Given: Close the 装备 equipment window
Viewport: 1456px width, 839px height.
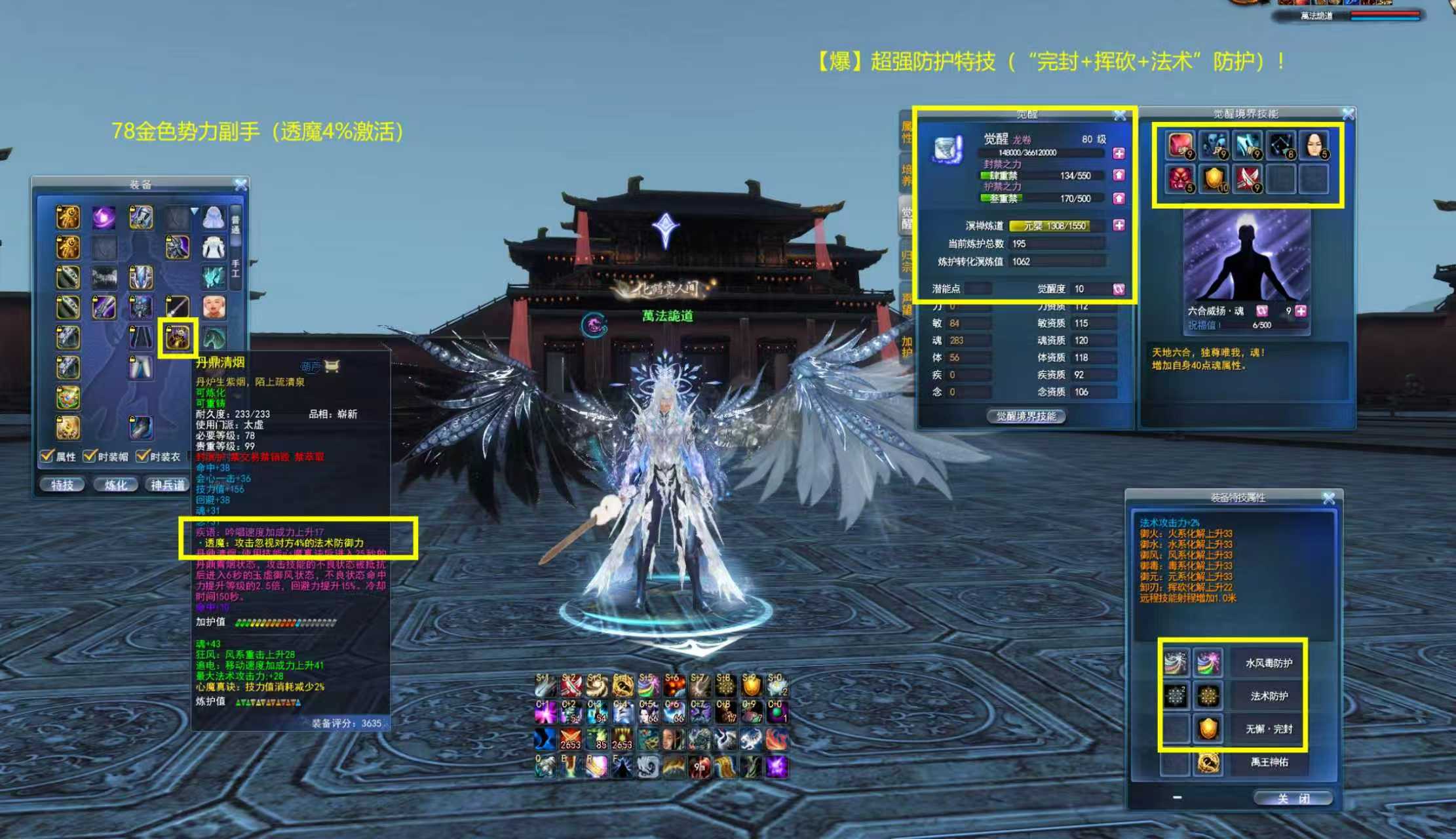Looking at the screenshot, I should pyautogui.click(x=240, y=185).
